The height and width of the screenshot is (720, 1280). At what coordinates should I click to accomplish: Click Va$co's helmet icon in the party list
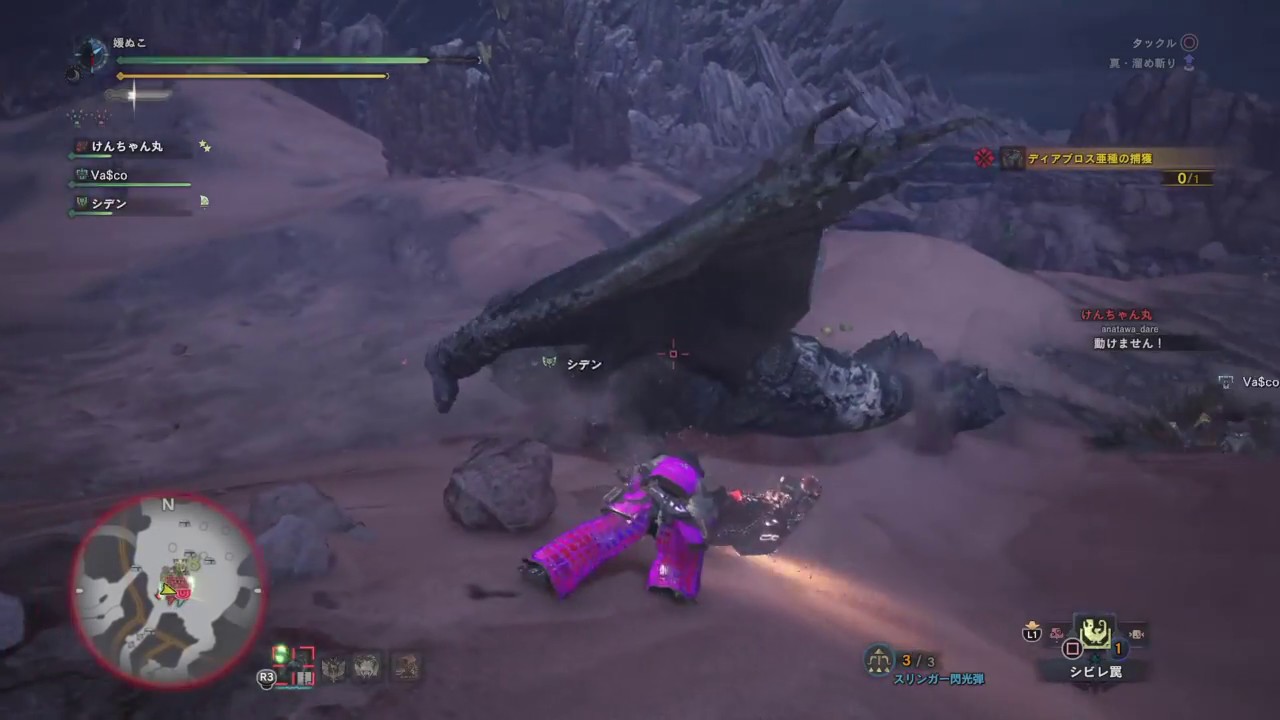click(81, 174)
